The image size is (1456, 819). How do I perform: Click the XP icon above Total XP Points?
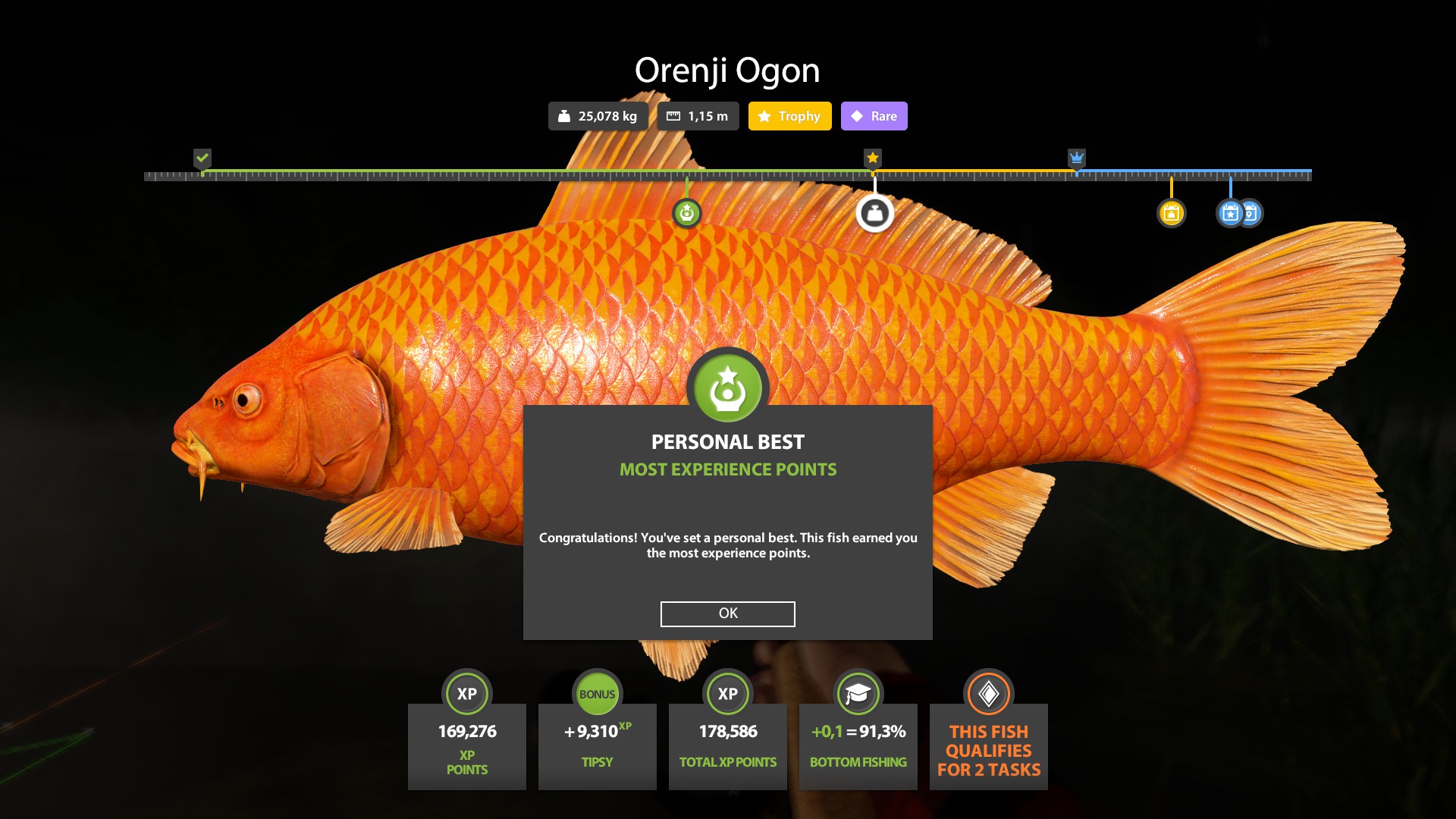727,693
